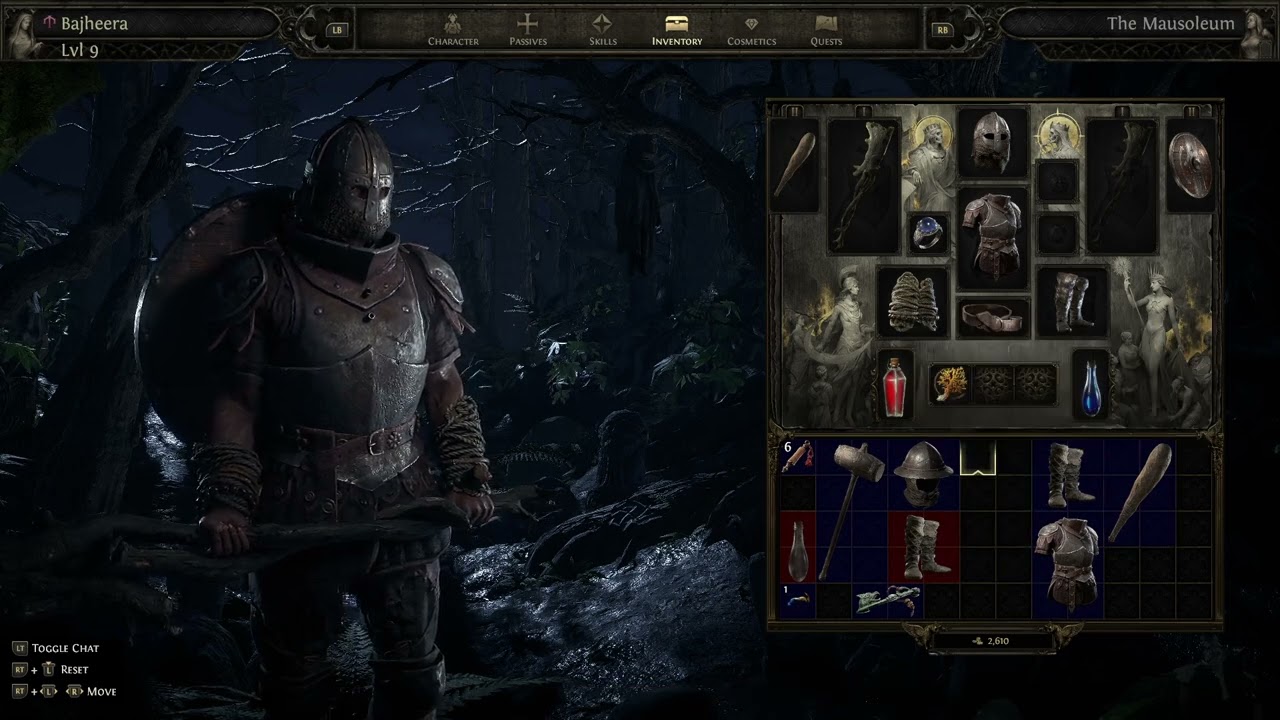Show the Skills tab
Viewport: 1280px width, 720px height.
tap(602, 30)
